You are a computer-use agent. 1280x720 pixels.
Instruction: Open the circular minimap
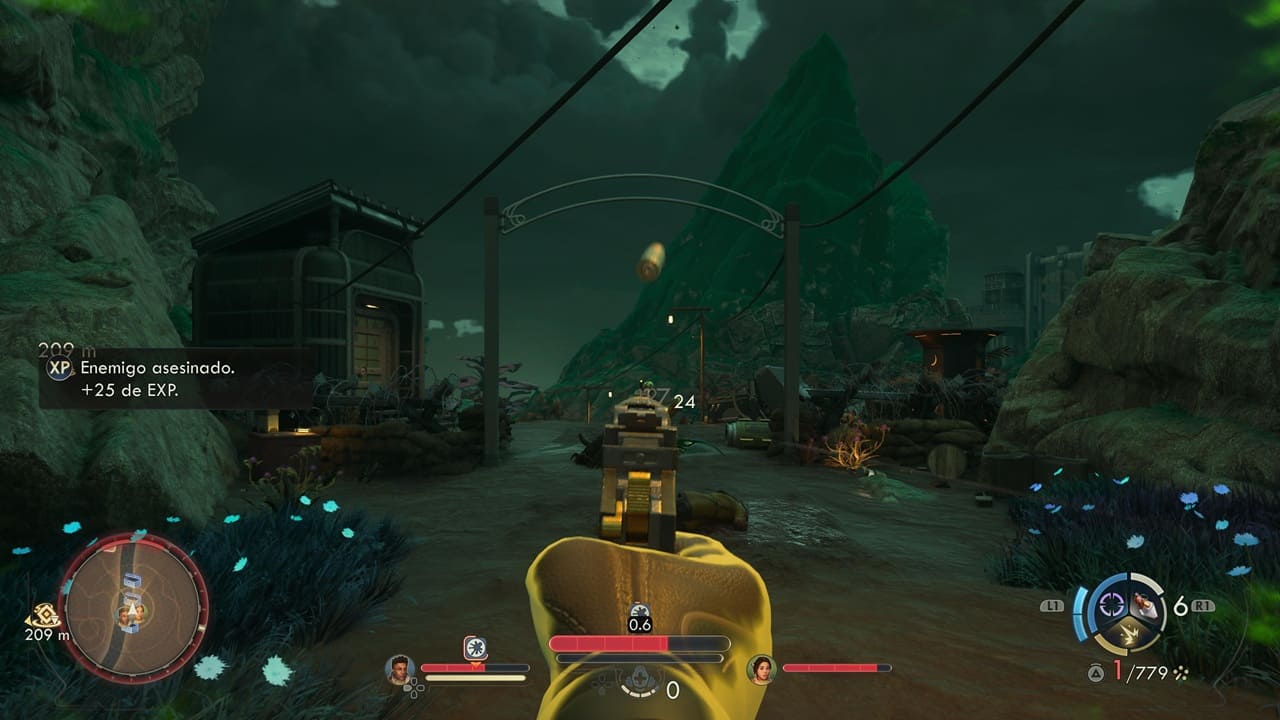133,607
